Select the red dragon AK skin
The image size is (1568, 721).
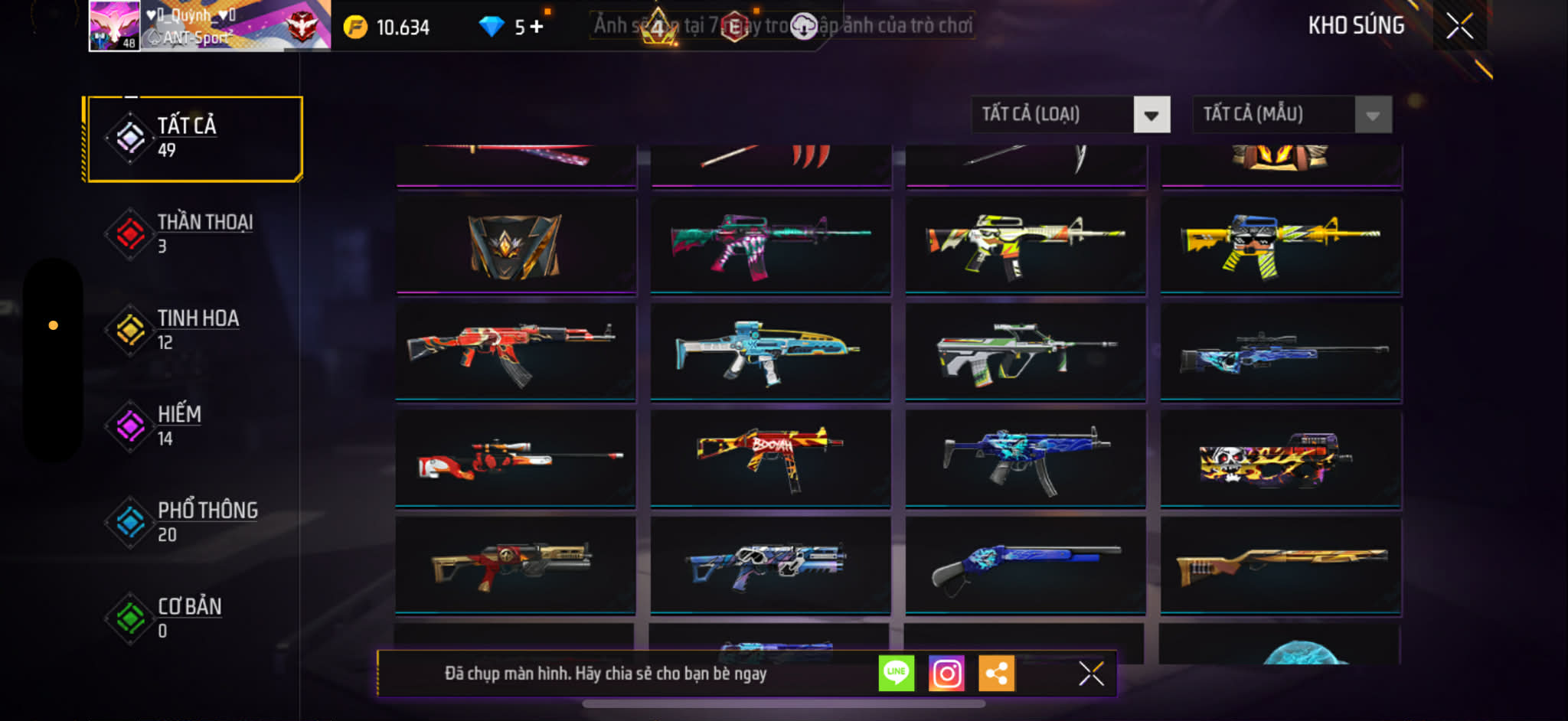point(515,351)
